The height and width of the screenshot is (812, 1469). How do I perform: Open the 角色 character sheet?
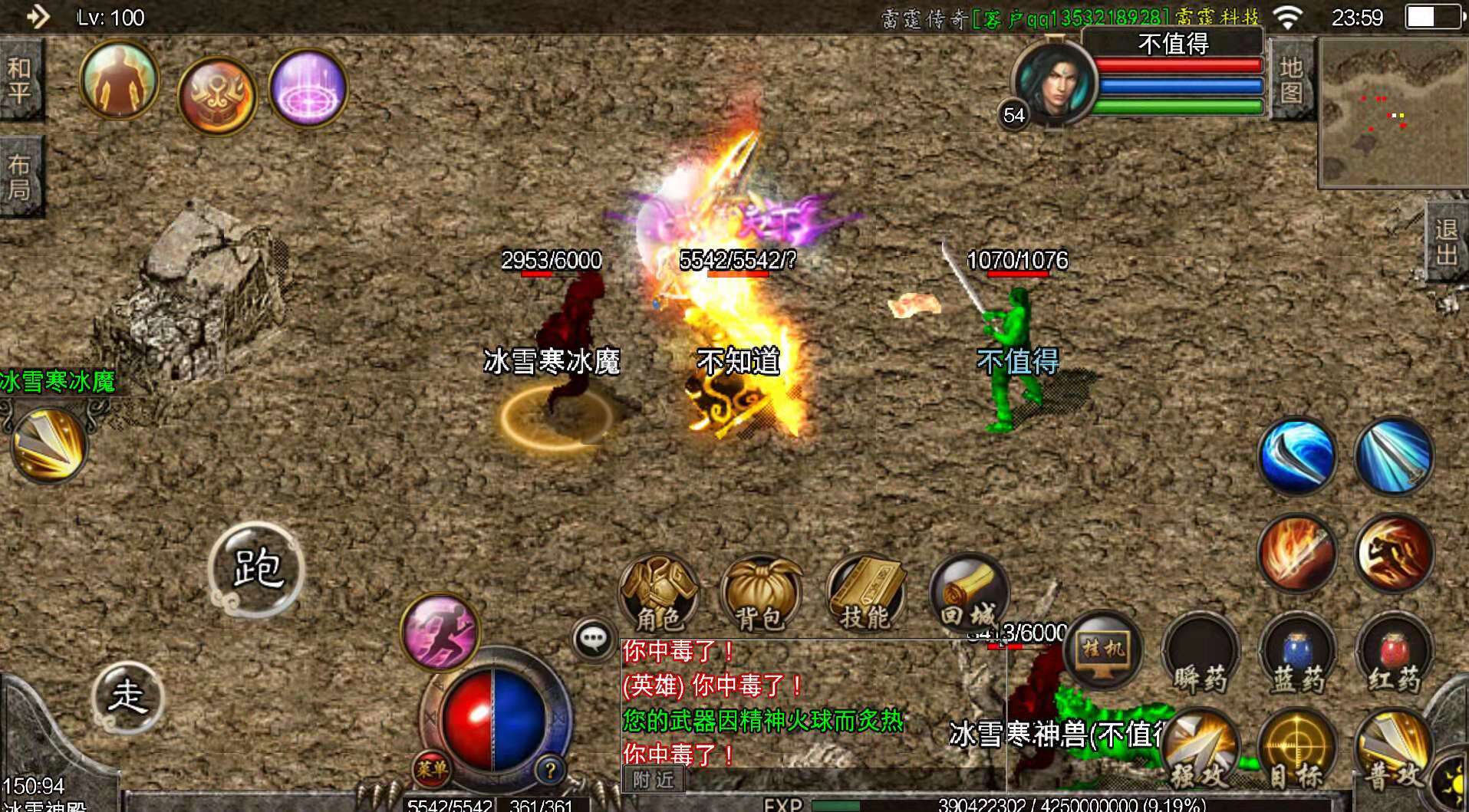click(x=659, y=593)
